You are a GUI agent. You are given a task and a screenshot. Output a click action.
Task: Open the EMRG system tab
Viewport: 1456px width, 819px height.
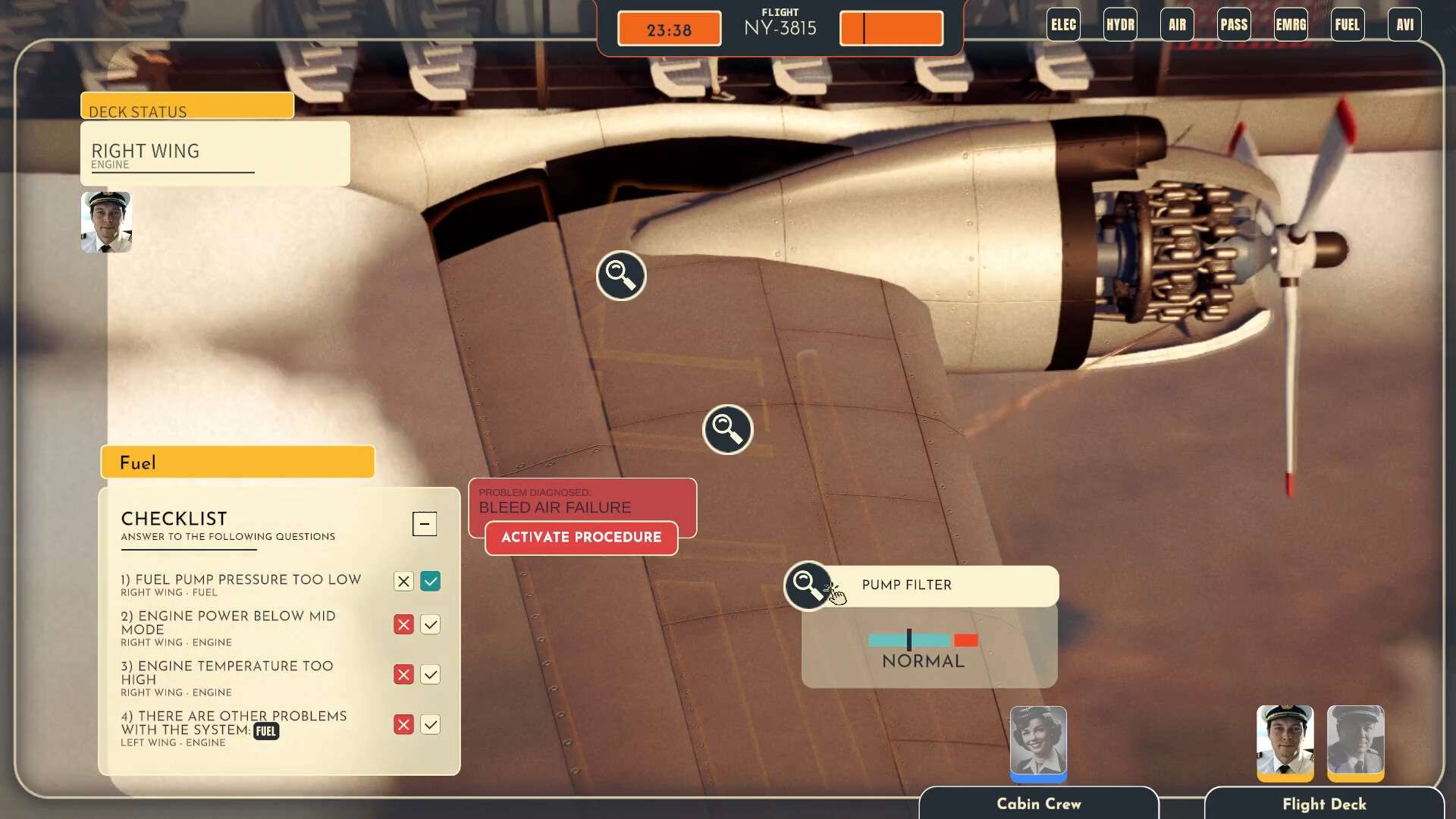(1291, 25)
